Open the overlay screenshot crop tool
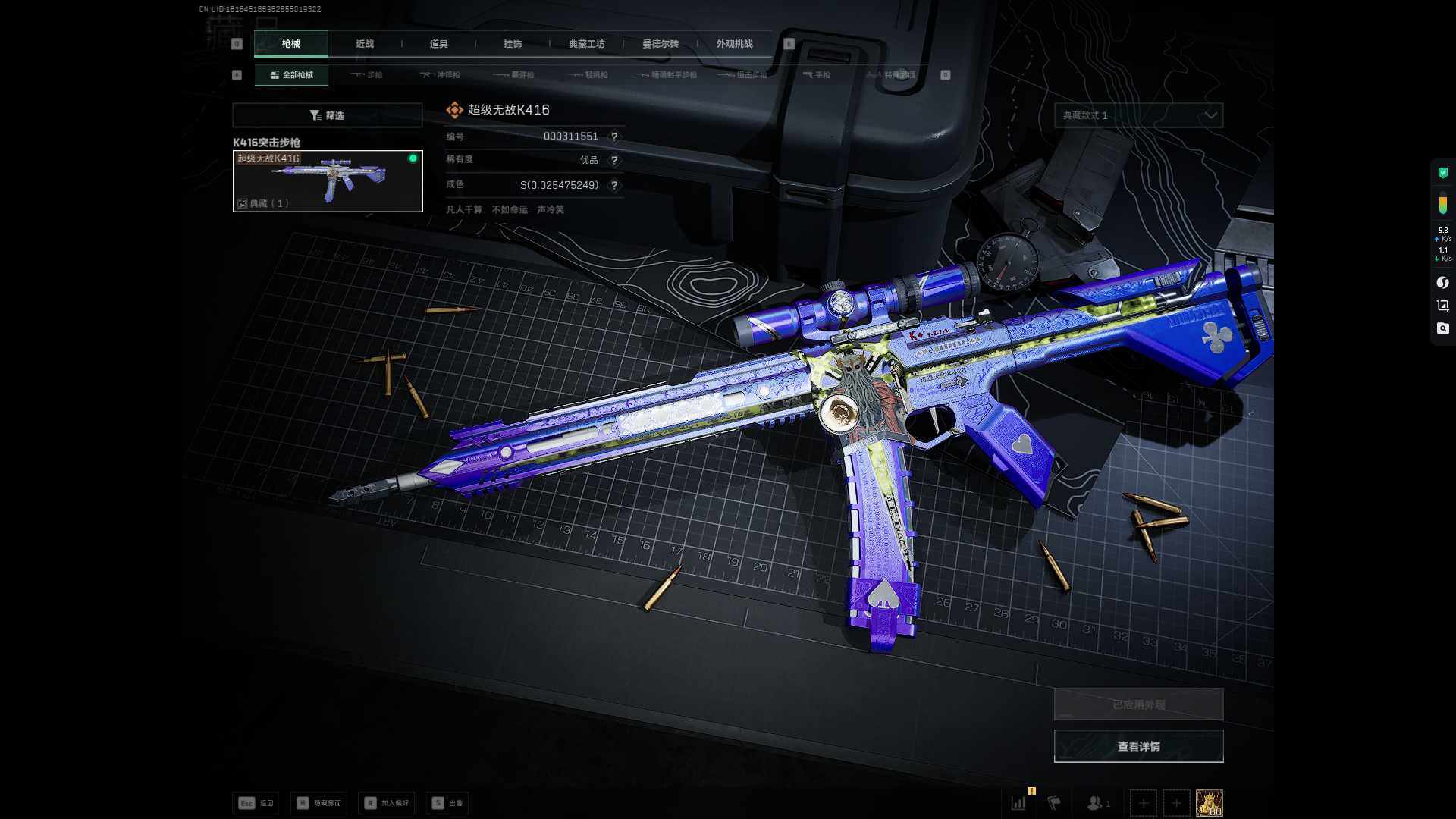Screen dimensions: 1456x819 click(x=1442, y=305)
